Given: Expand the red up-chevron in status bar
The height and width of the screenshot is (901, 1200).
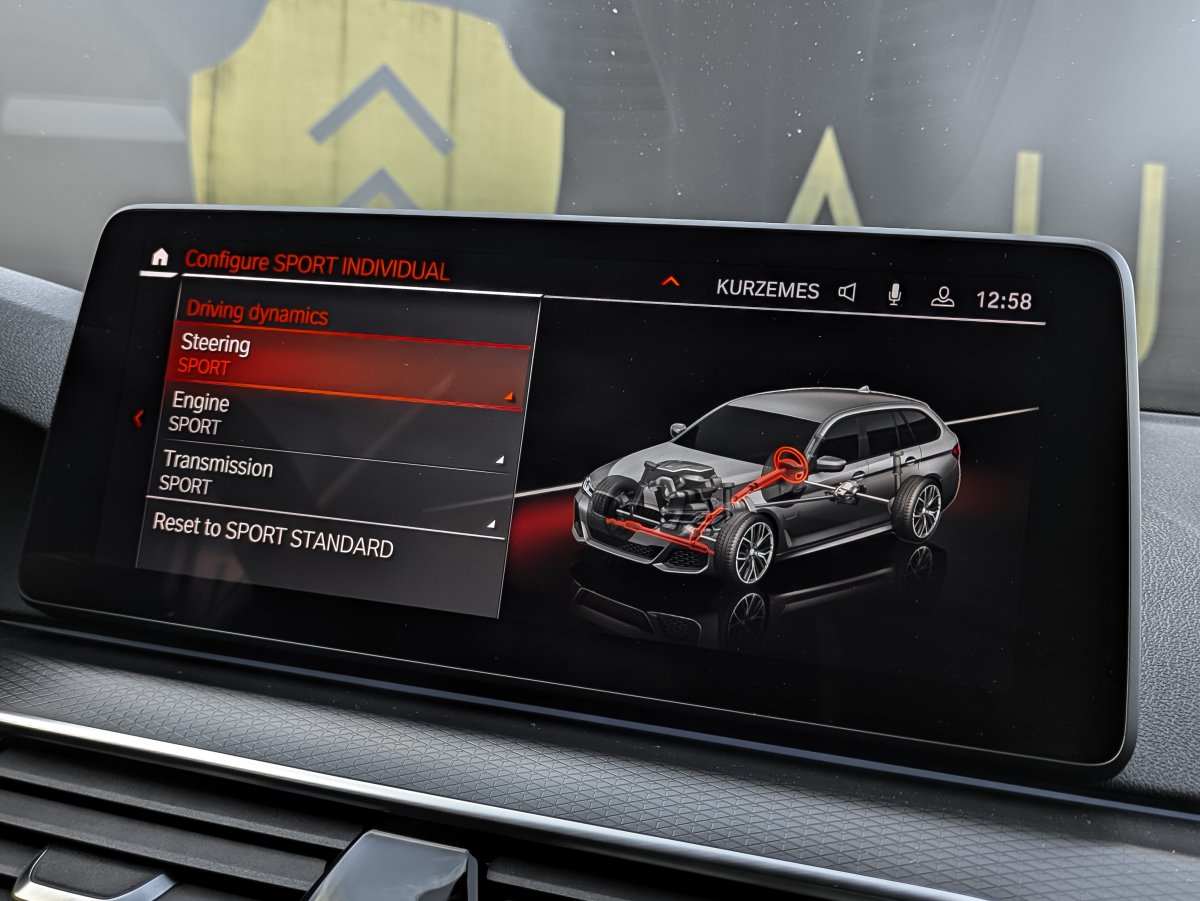Looking at the screenshot, I should pos(670,282).
